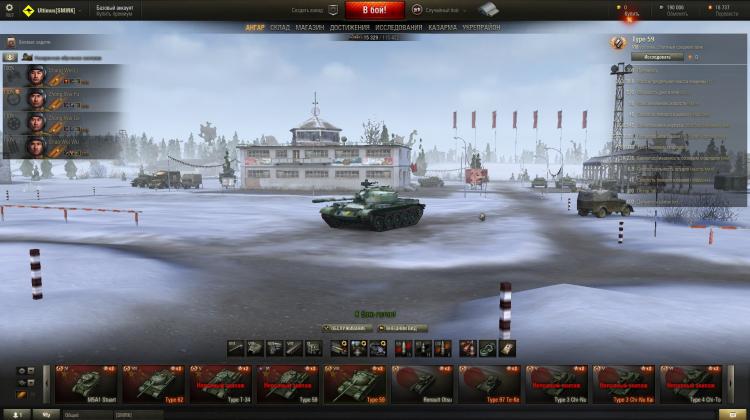Go to the Достижения tab
This screenshot has height=420, width=750.
(349, 27)
